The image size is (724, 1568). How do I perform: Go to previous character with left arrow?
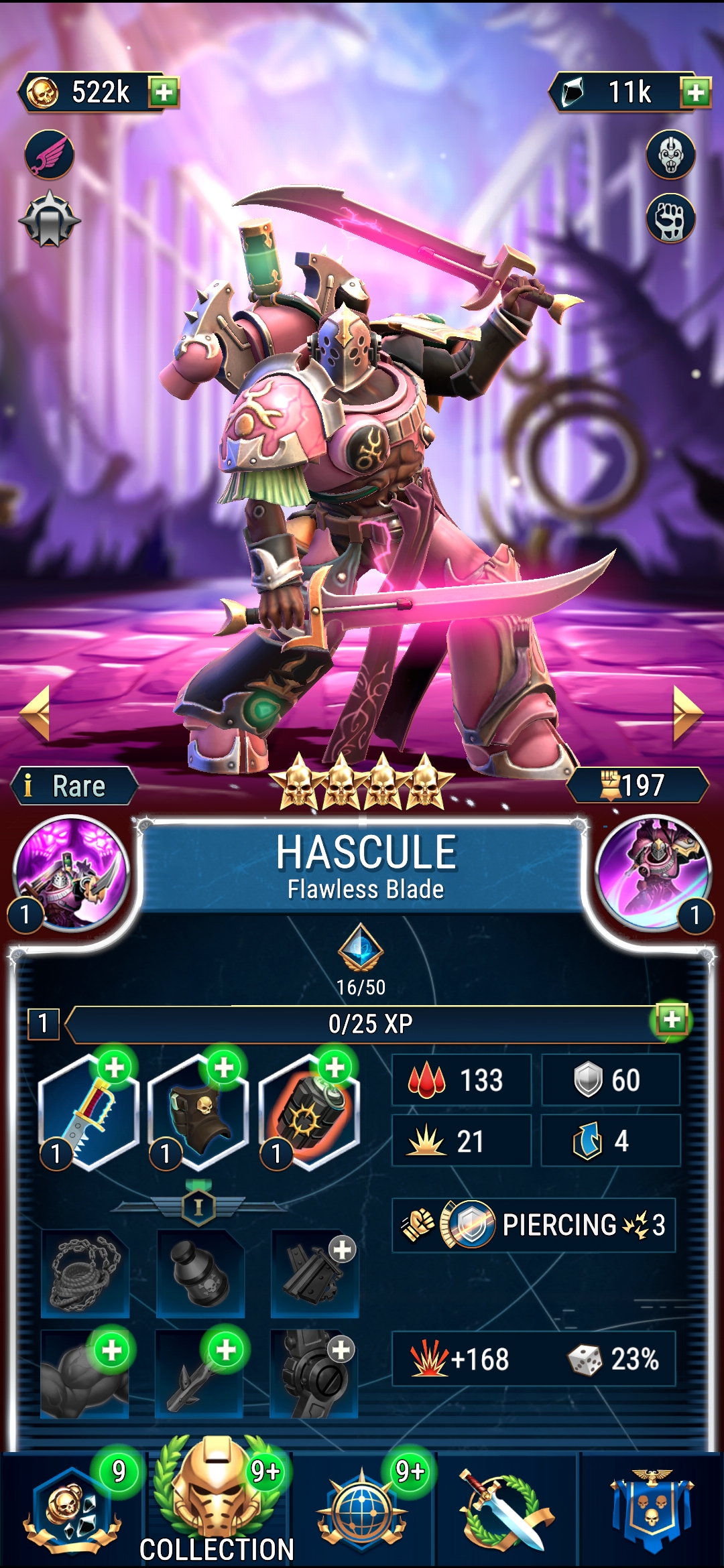(x=35, y=713)
